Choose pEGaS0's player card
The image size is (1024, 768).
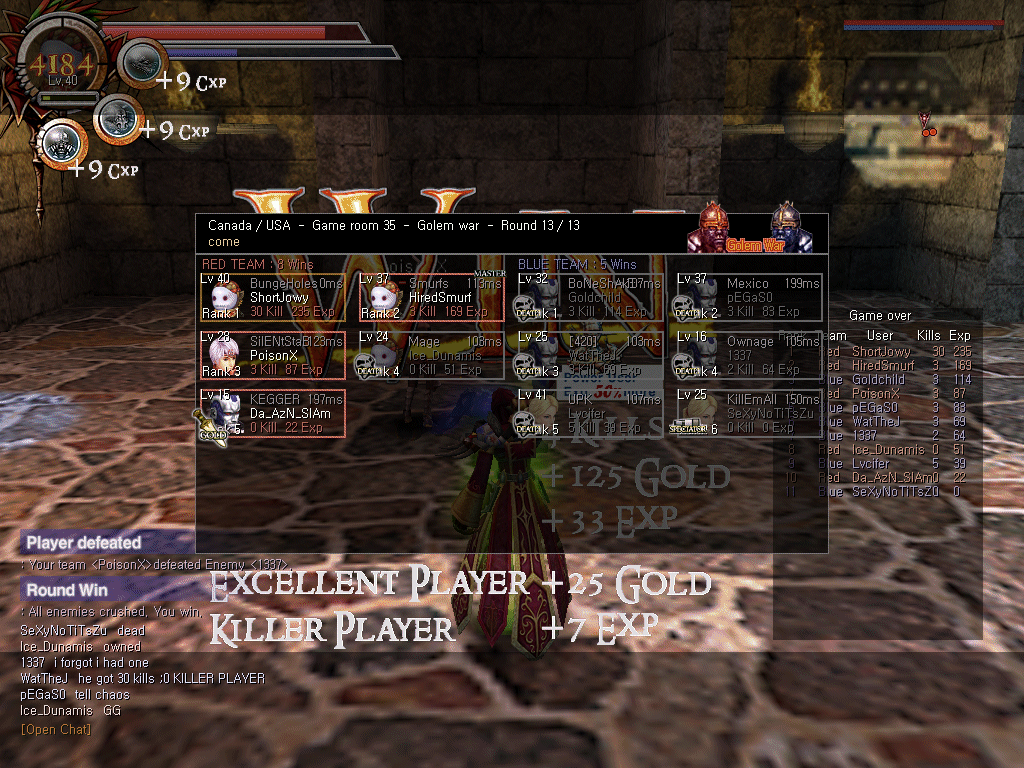(x=748, y=297)
